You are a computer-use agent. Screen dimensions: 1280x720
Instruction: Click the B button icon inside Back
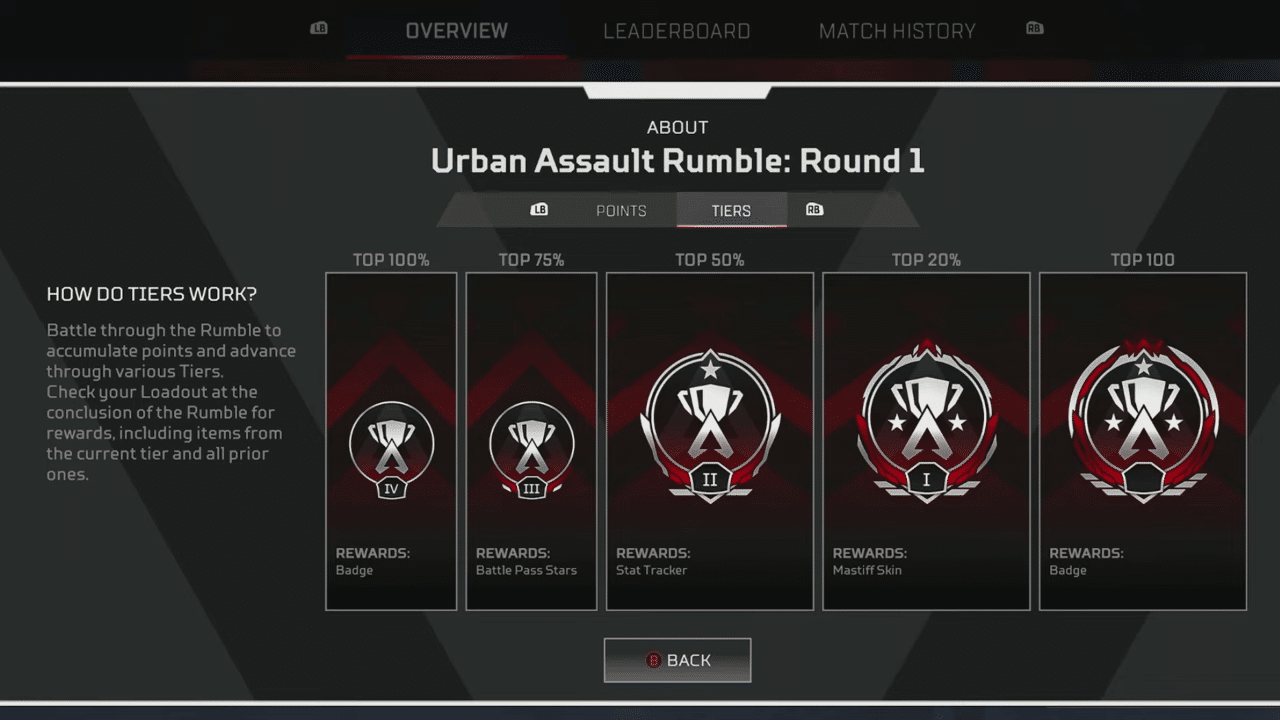pos(655,660)
